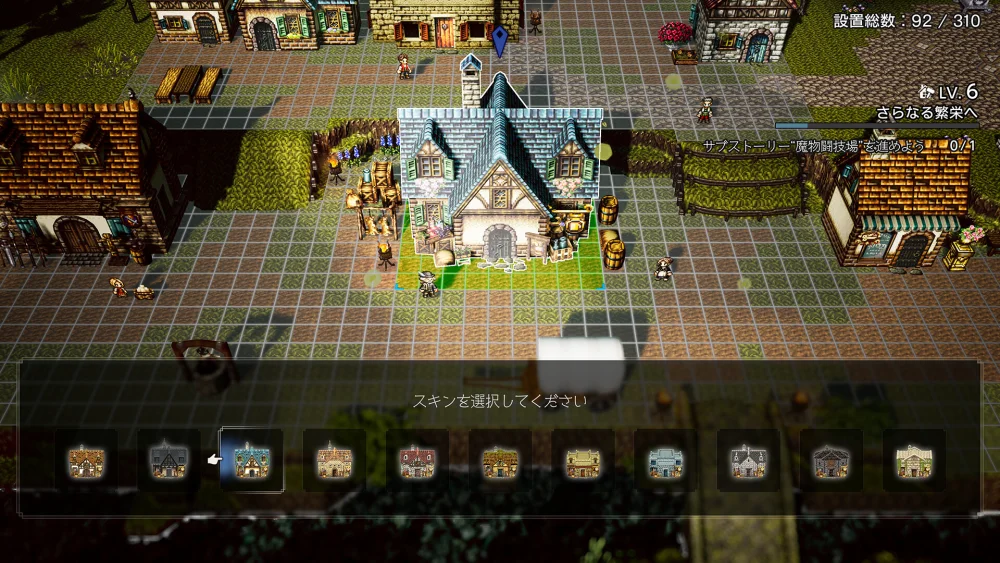
Task: Select the pale blue stone building skin
Action: (666, 460)
